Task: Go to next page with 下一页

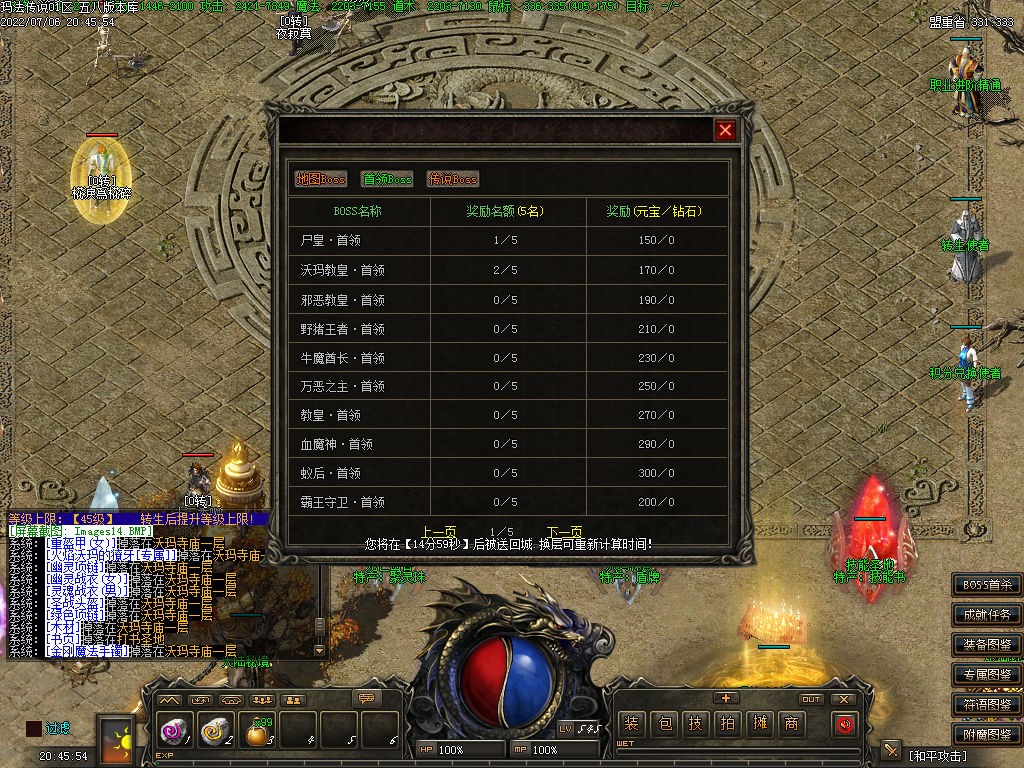Action: [x=564, y=532]
